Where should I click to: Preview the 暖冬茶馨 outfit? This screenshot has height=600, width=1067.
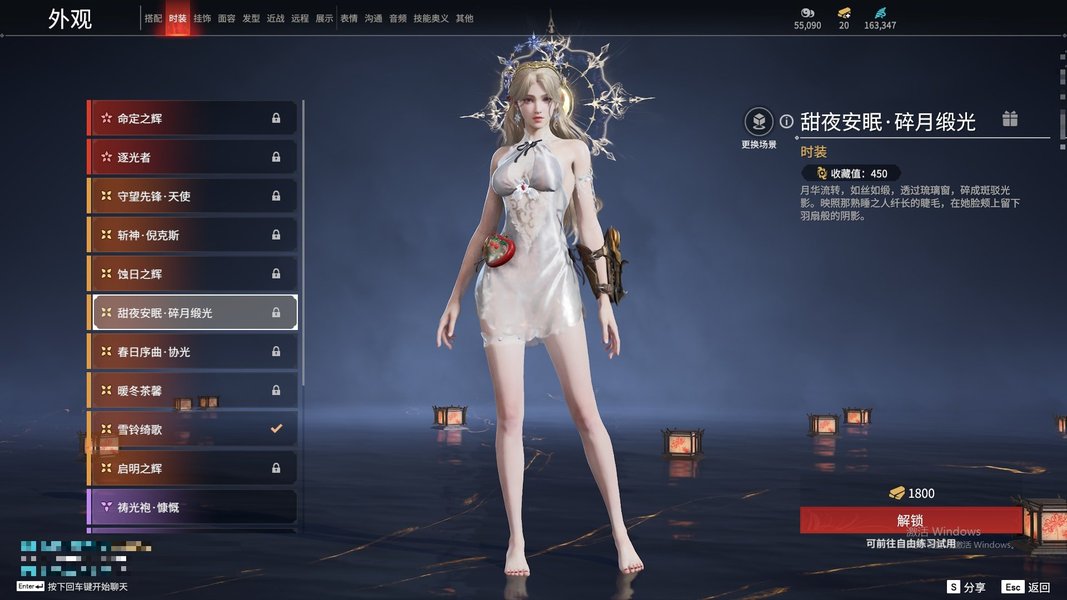click(x=192, y=390)
